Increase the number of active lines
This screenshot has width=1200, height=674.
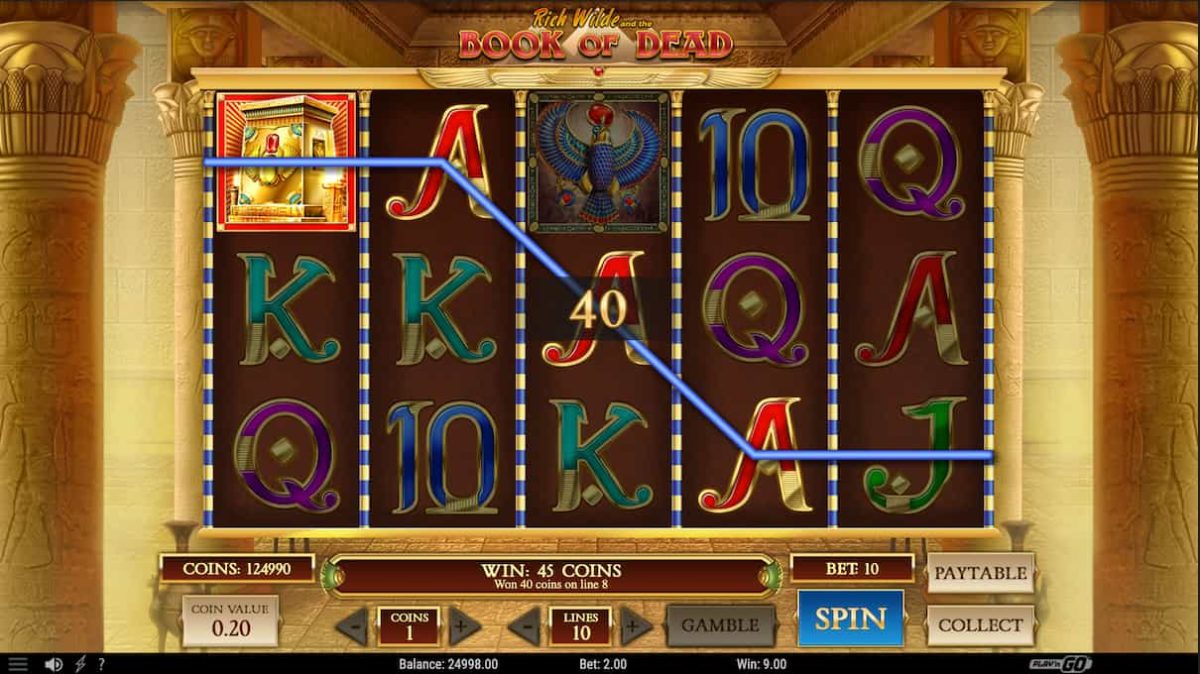(636, 627)
